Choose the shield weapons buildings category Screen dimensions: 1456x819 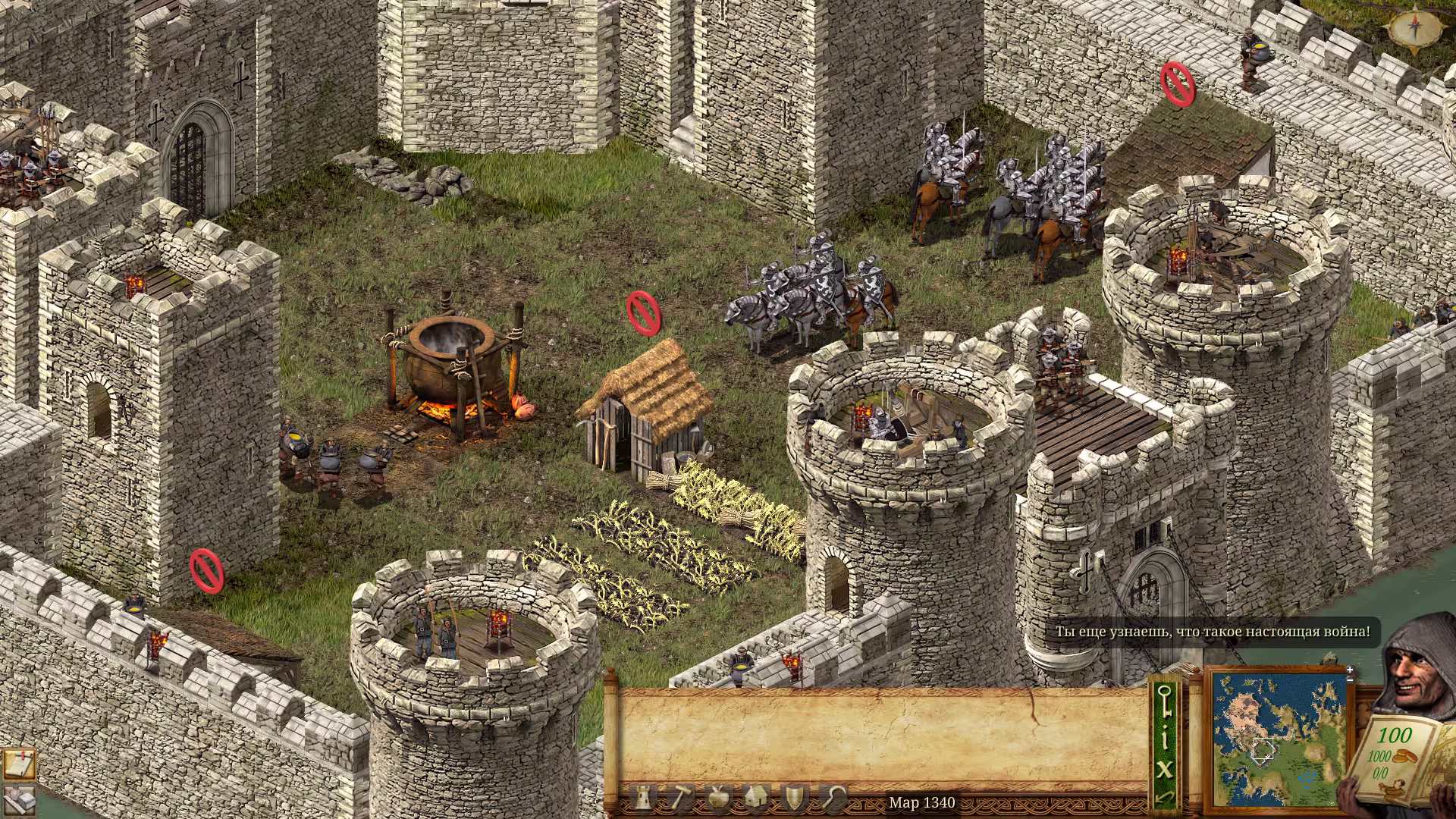pos(794,798)
